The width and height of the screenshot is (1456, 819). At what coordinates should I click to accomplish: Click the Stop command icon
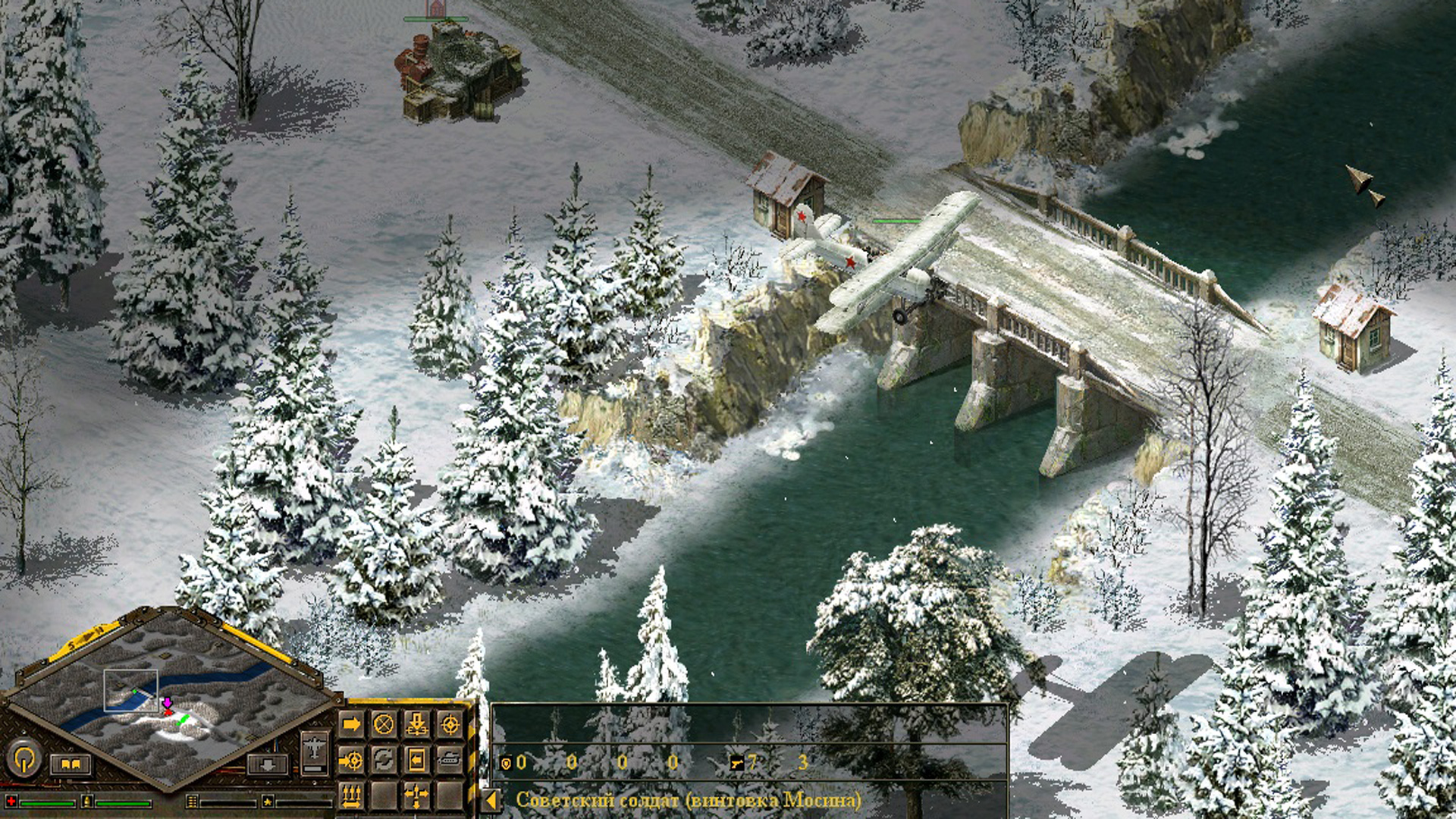(x=383, y=723)
